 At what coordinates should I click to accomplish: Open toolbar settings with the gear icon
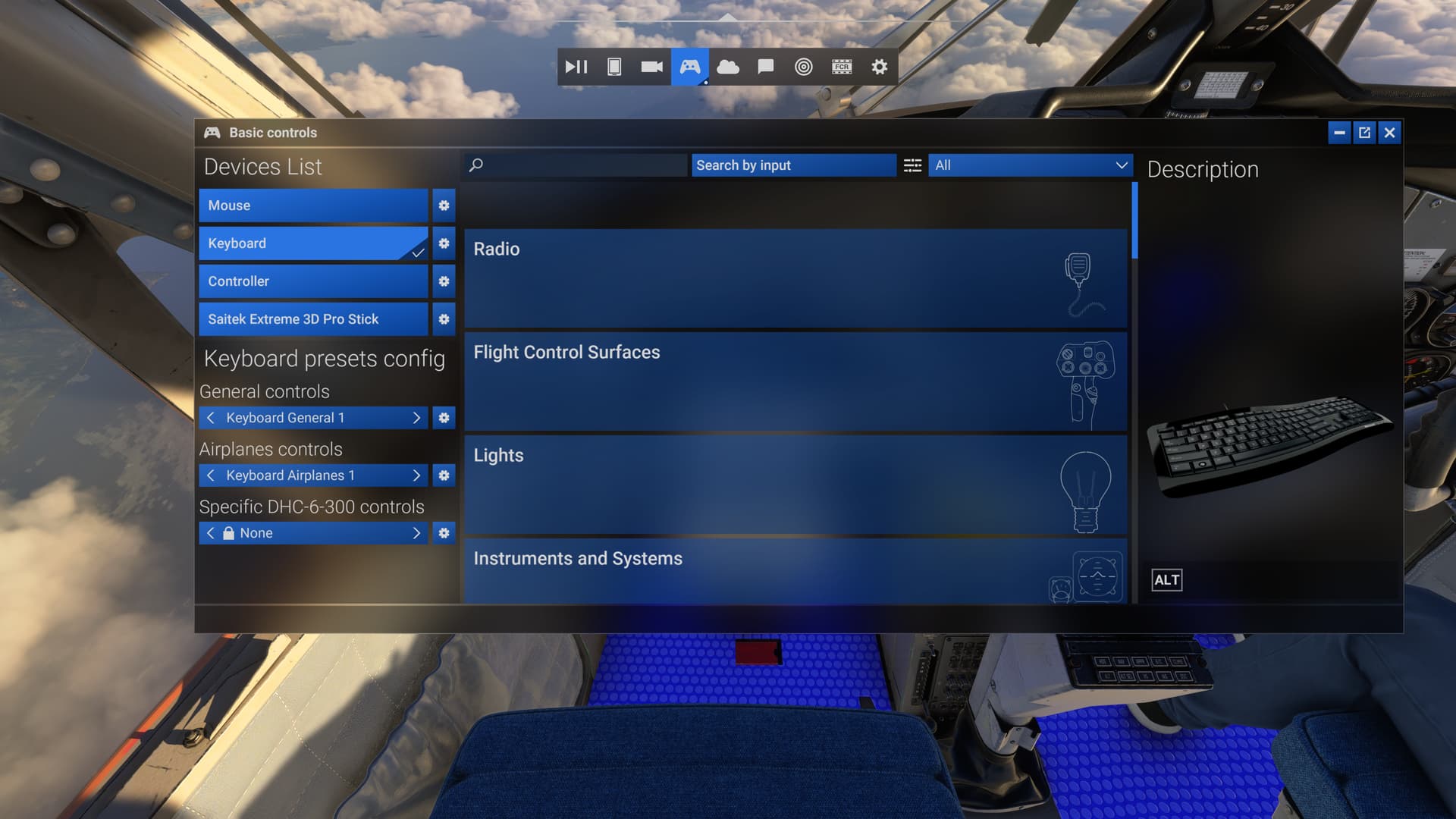tap(878, 67)
